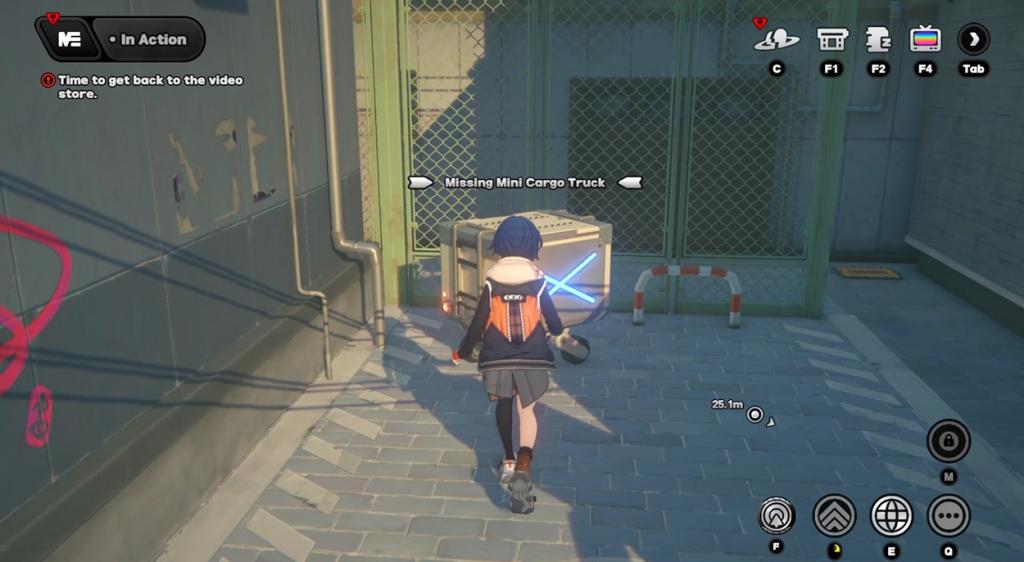
Task: Tap the double chevron sprint button
Action: [x=834, y=515]
